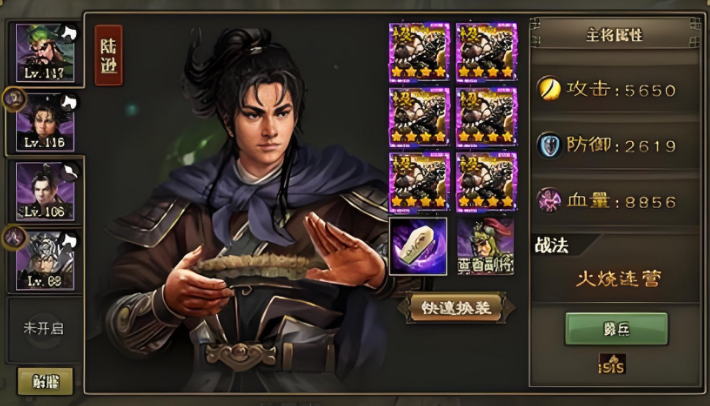Click the locked 未开启 general slot
This screenshot has width=710, height=406.
pyautogui.click(x=44, y=327)
